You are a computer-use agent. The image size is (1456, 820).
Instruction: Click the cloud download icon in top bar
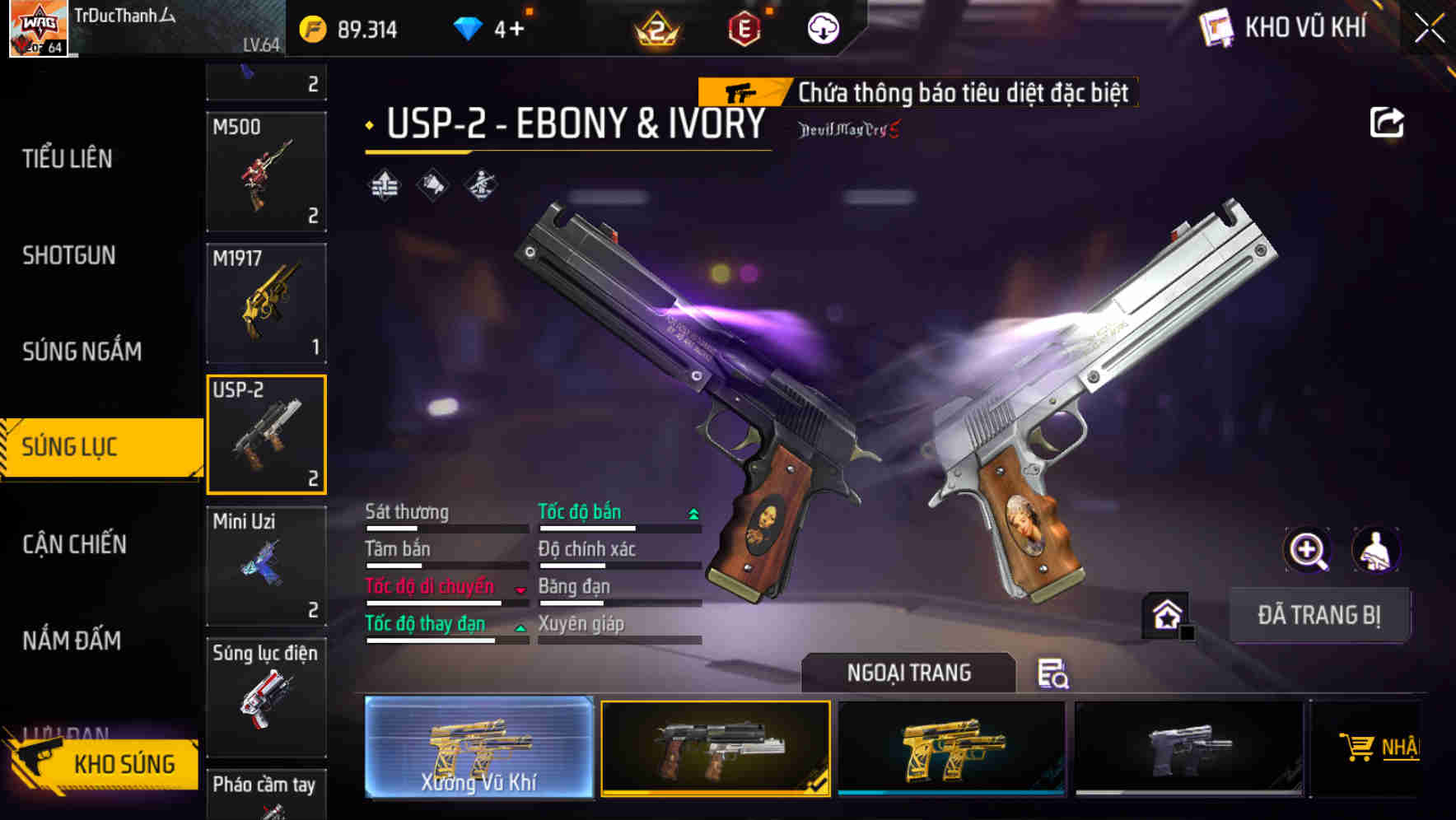pos(823,27)
